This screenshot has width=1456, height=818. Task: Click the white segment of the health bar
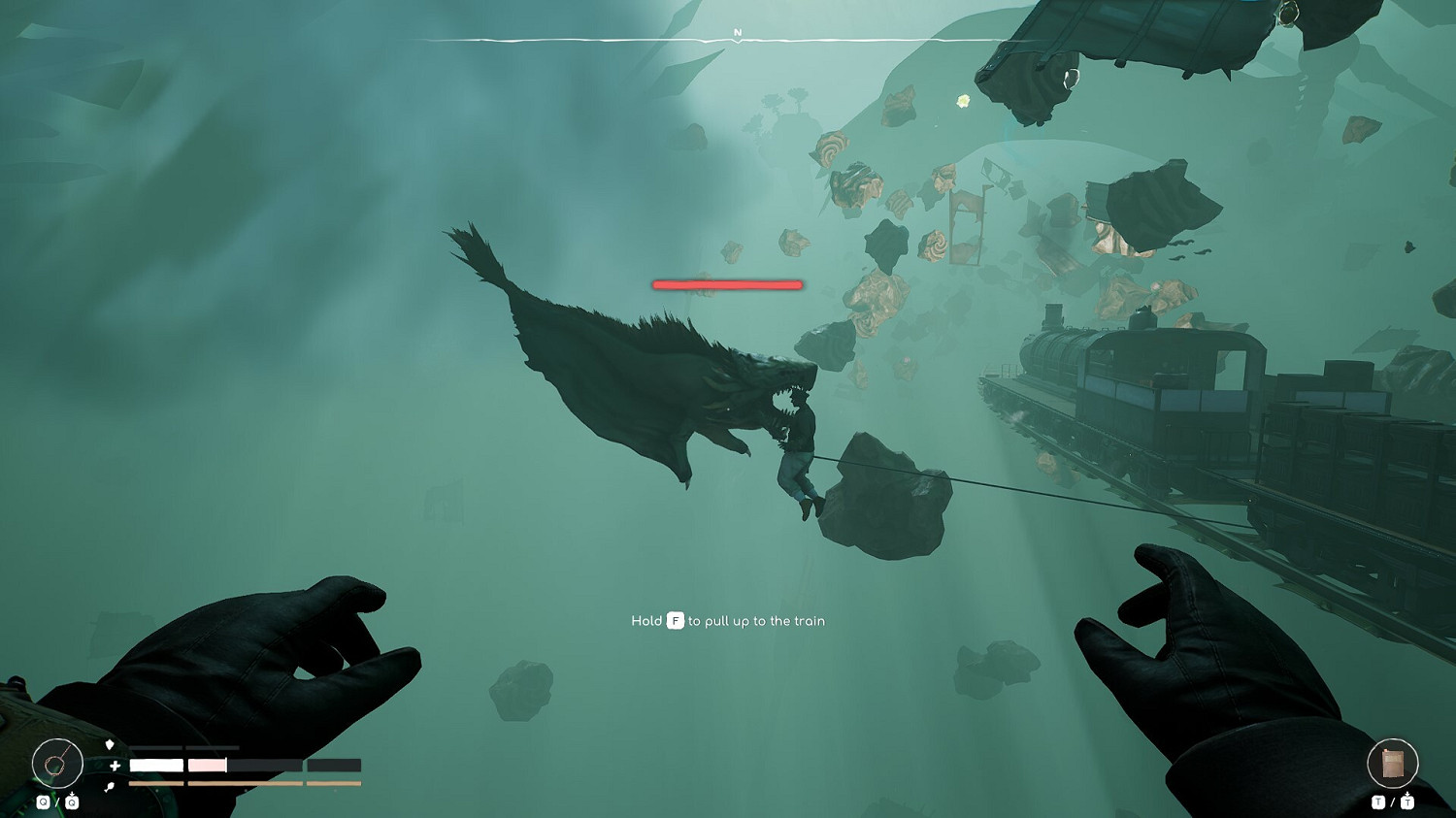(x=155, y=764)
